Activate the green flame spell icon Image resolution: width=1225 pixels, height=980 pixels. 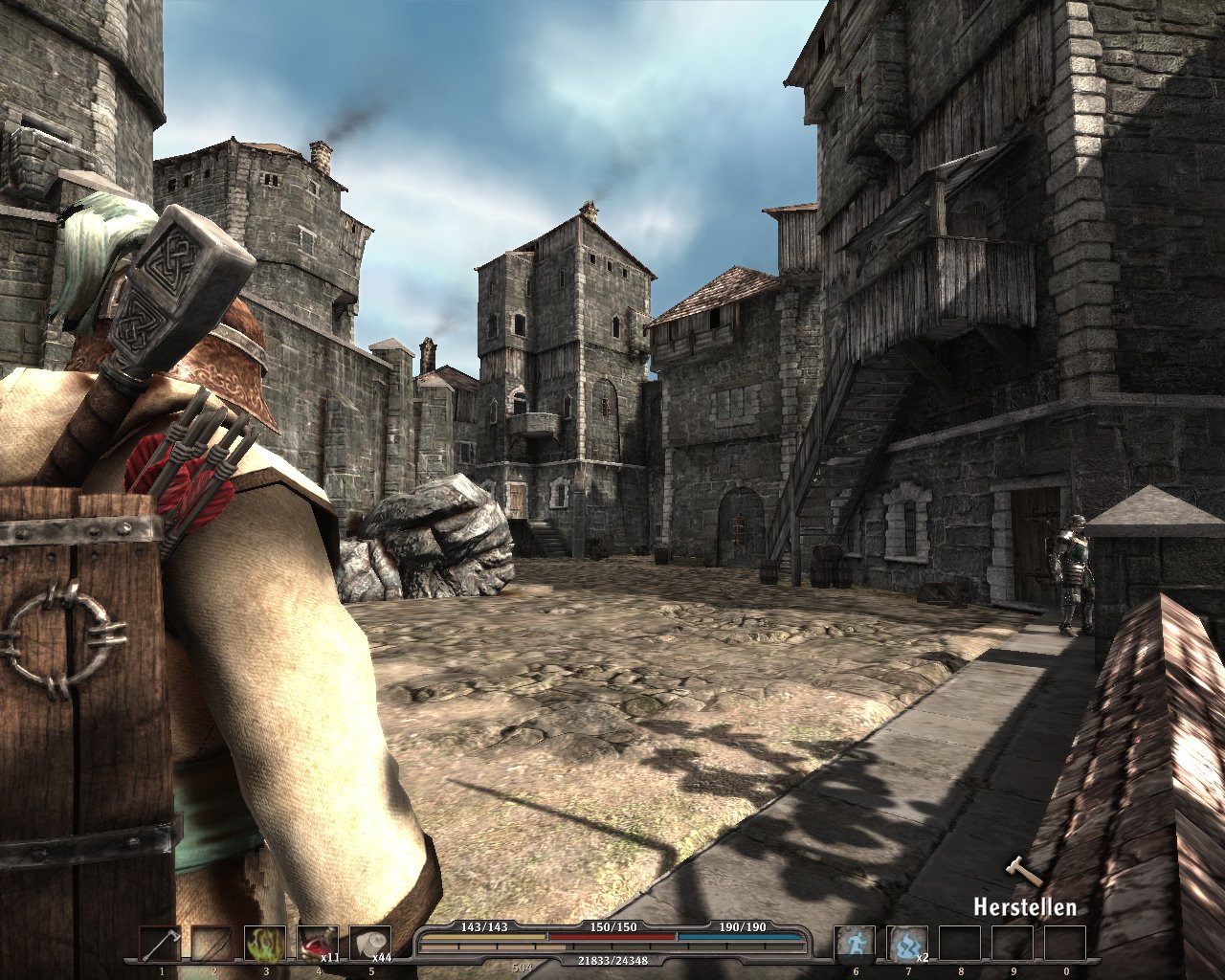pyautogui.click(x=264, y=943)
